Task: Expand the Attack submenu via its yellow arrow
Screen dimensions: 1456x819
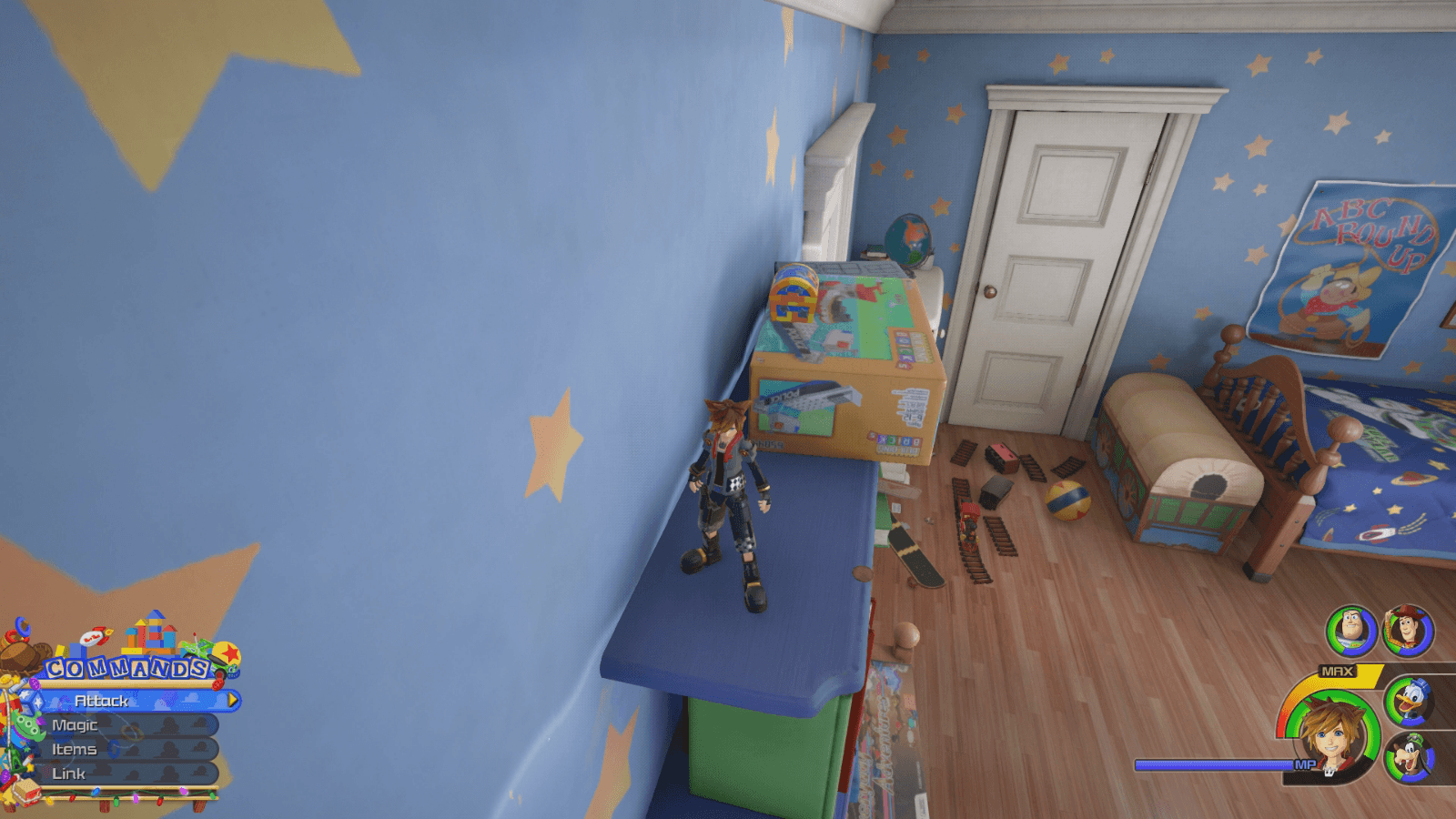Action: 233,700
